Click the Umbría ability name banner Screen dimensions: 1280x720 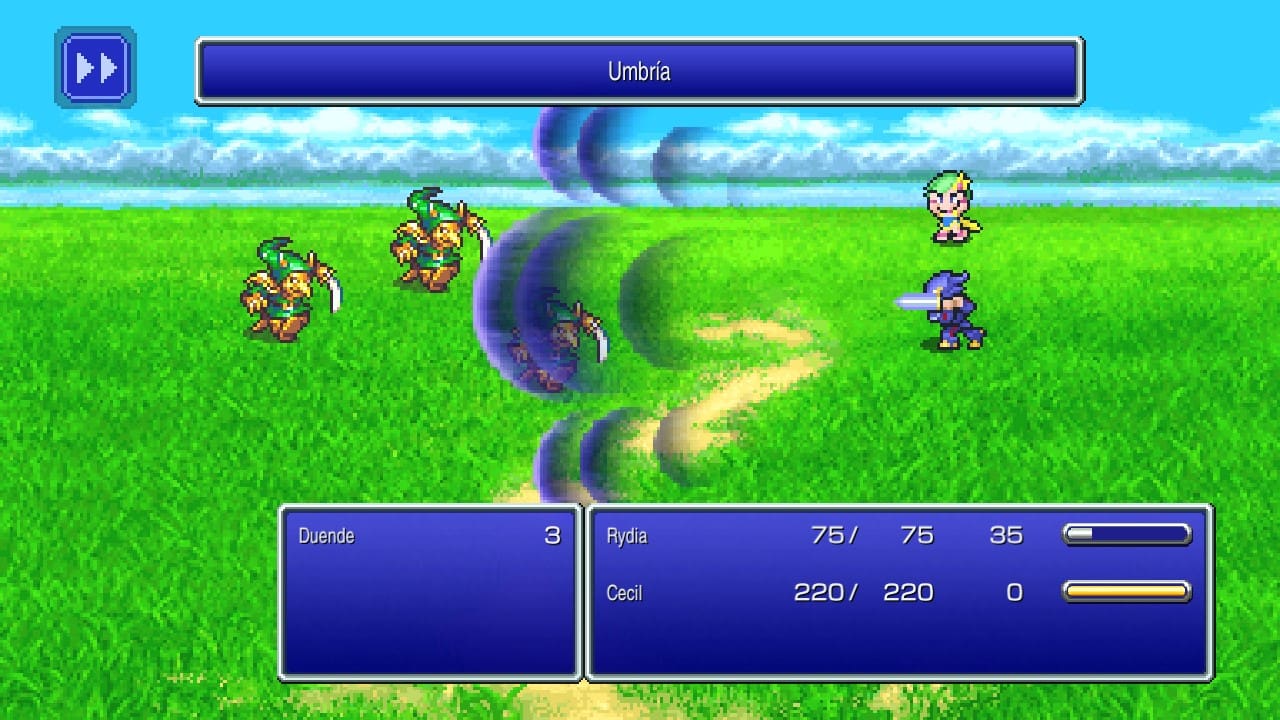(x=640, y=71)
